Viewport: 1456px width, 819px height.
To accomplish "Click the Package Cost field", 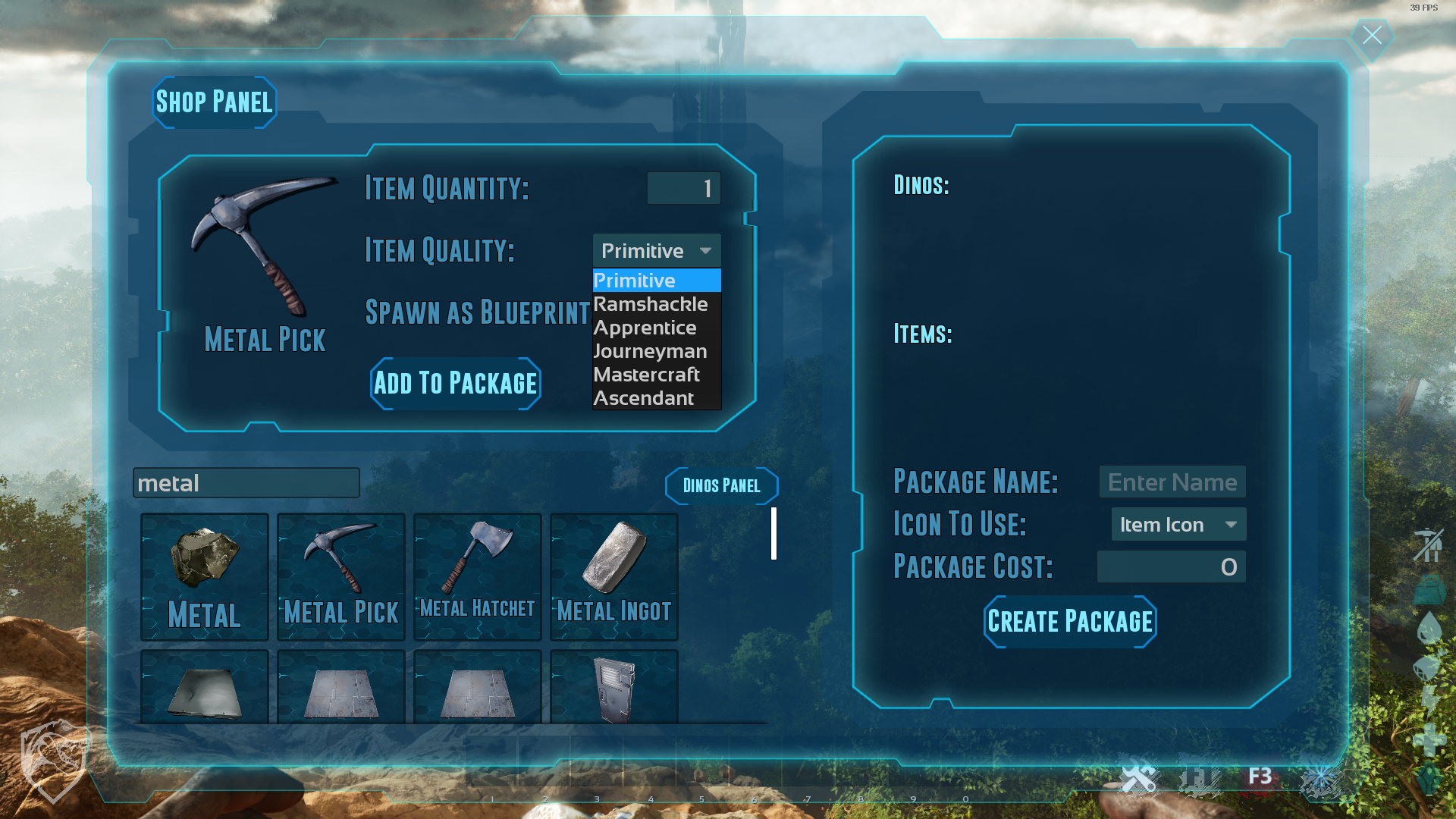I will tap(1171, 567).
